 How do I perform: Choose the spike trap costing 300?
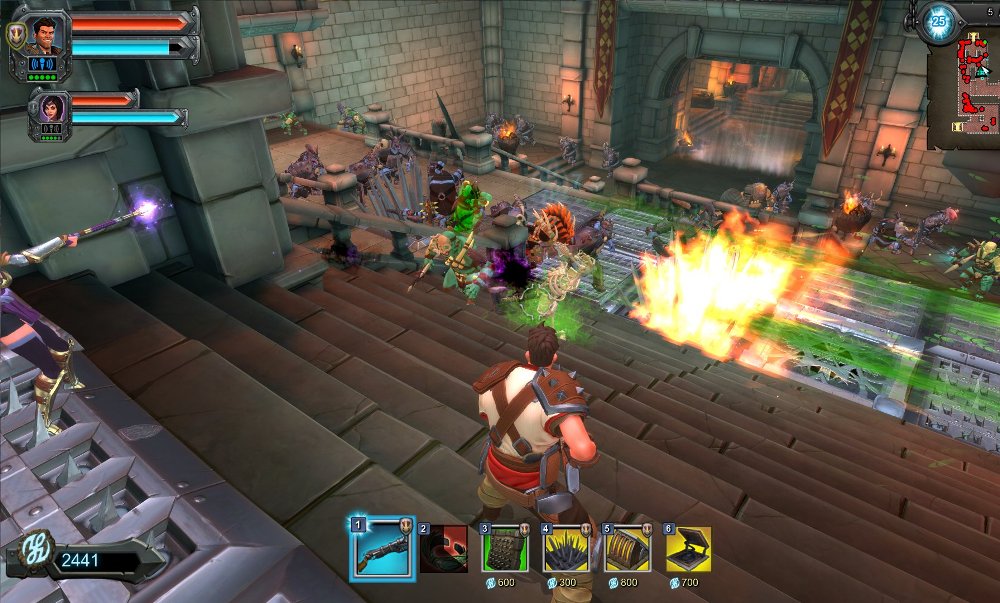[x=566, y=549]
